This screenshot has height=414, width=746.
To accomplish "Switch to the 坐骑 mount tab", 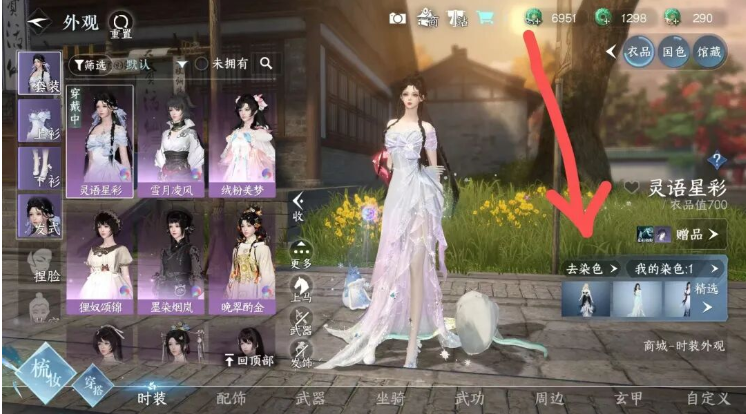I will click(389, 398).
